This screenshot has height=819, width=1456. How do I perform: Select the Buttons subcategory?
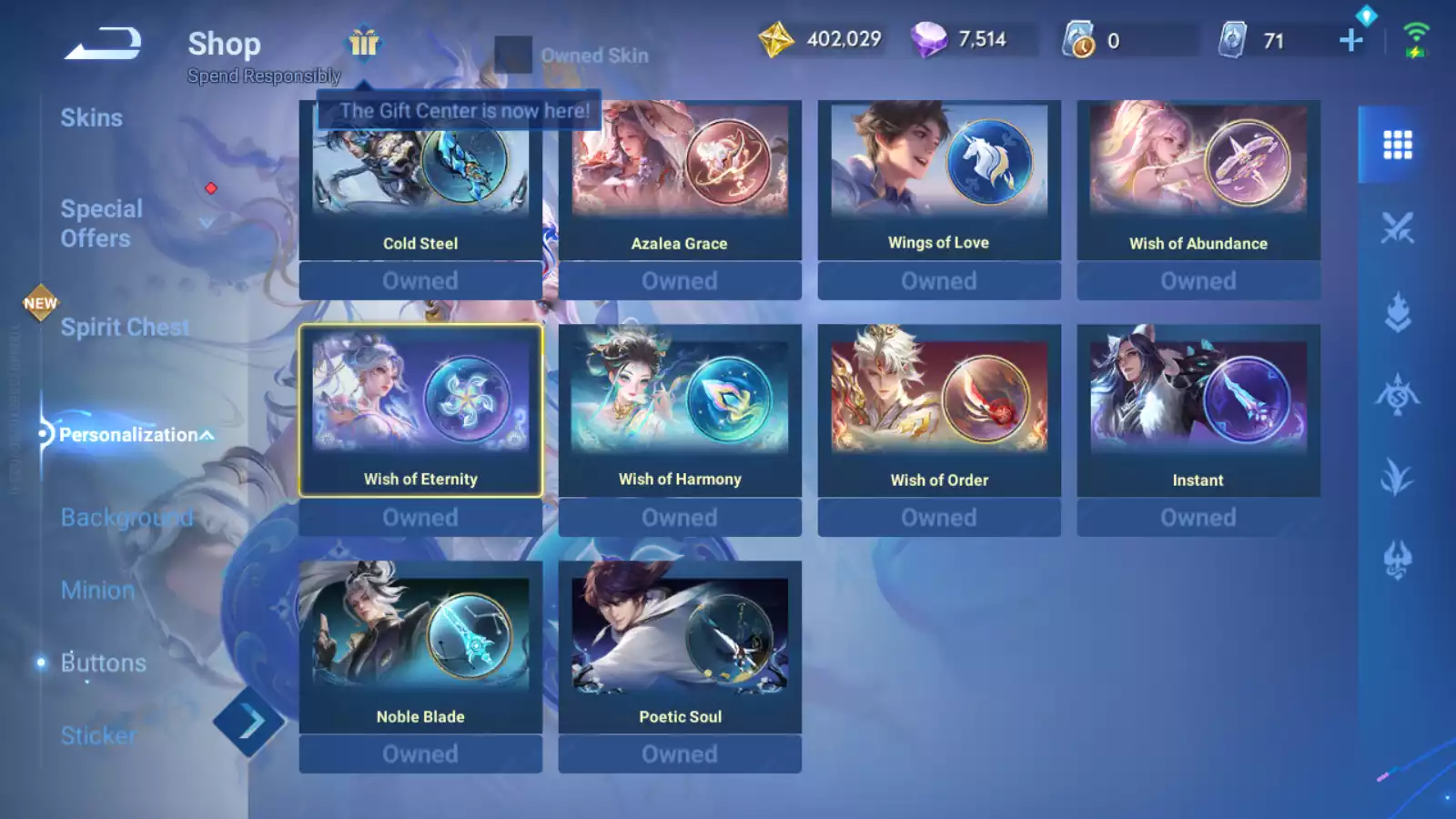tap(103, 663)
